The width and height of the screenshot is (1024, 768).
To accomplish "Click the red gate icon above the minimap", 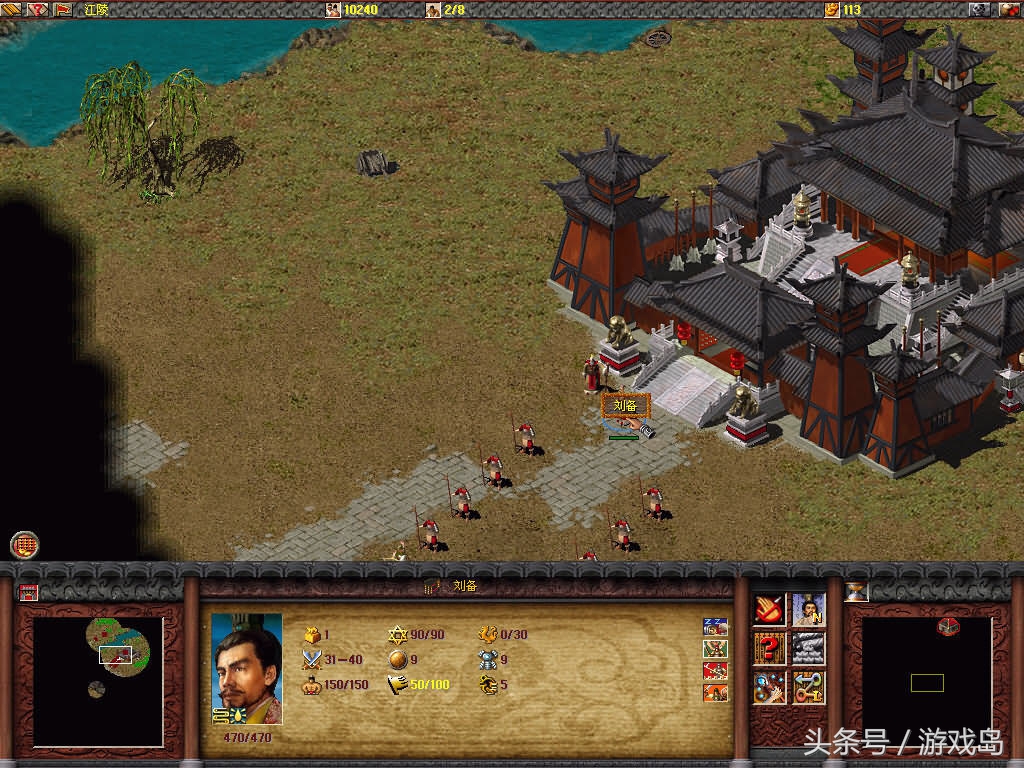I will click(x=28, y=592).
